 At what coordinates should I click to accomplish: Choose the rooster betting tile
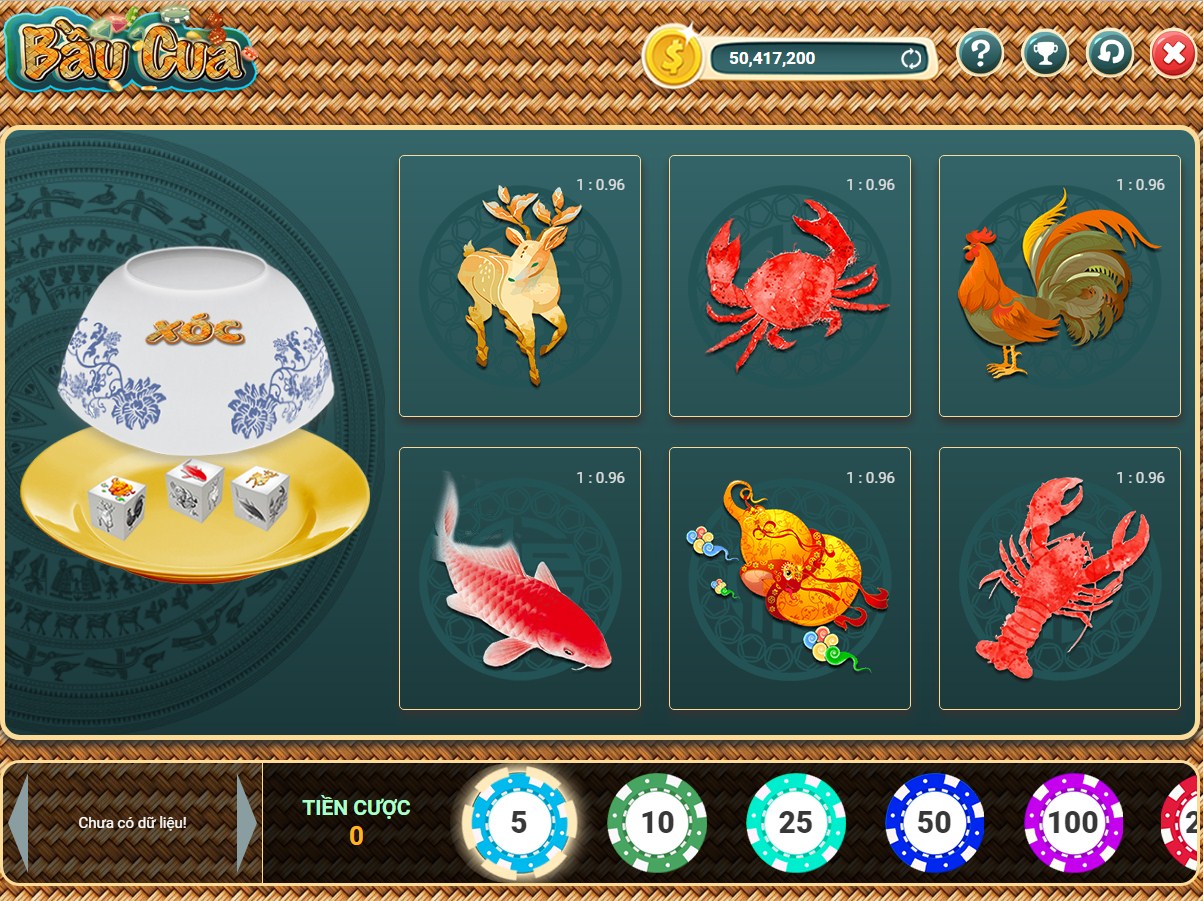[1059, 286]
